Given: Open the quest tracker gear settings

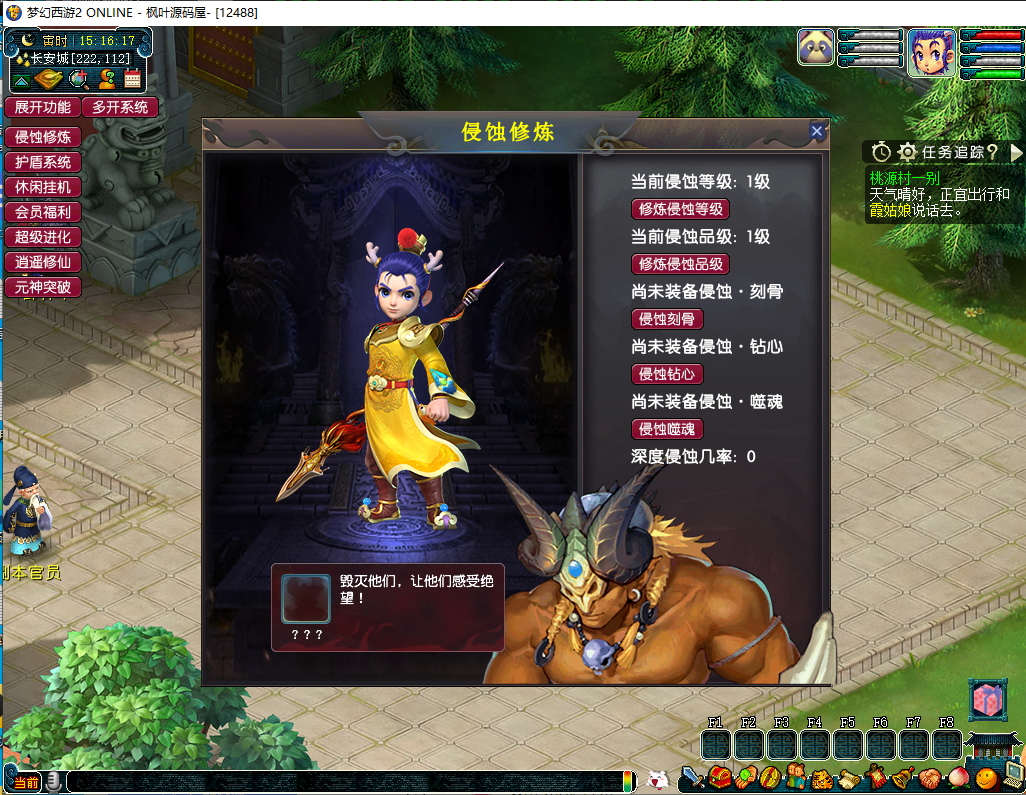Looking at the screenshot, I should coord(907,152).
